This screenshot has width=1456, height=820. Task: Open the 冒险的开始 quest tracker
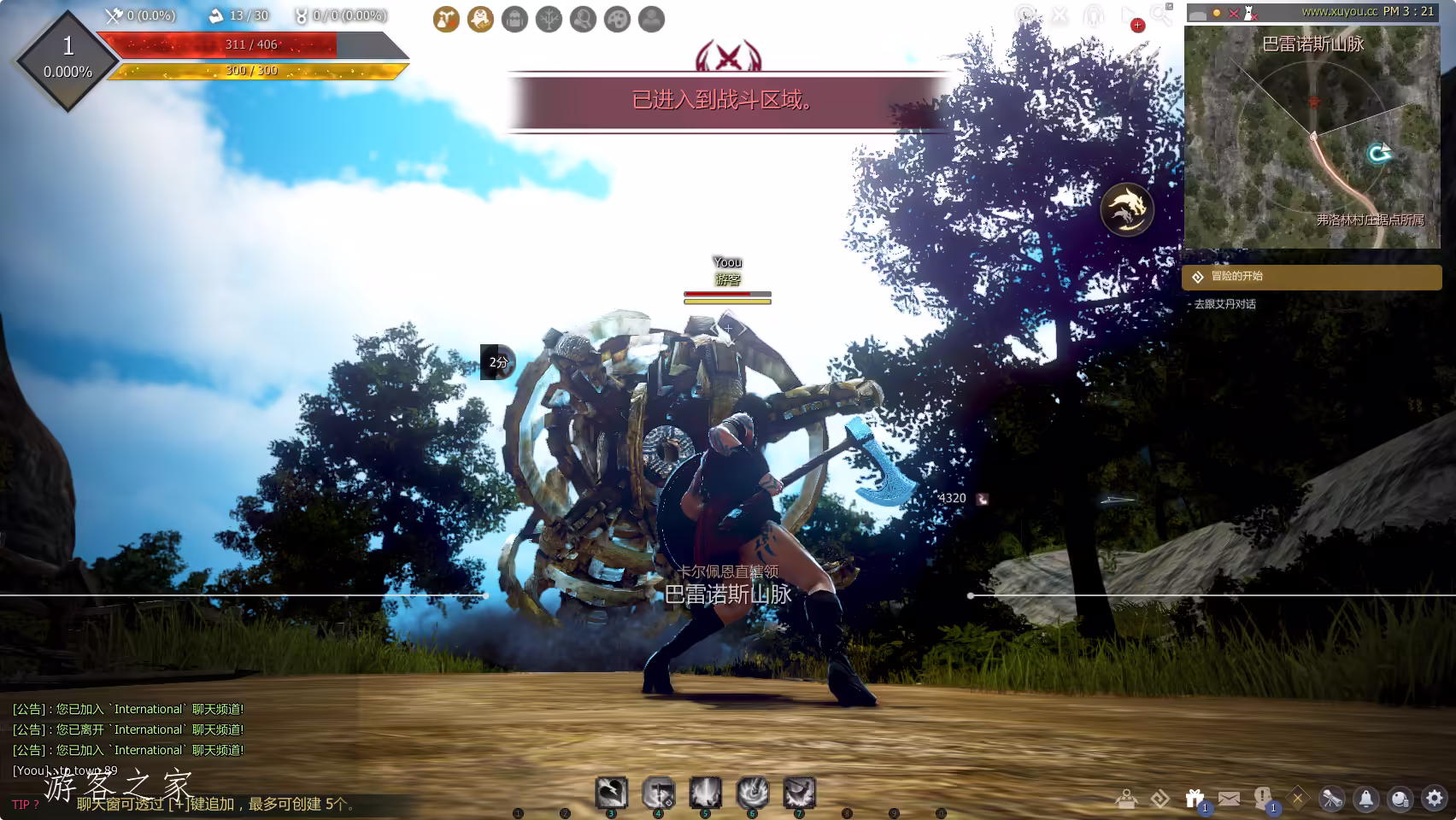[x=1312, y=277]
